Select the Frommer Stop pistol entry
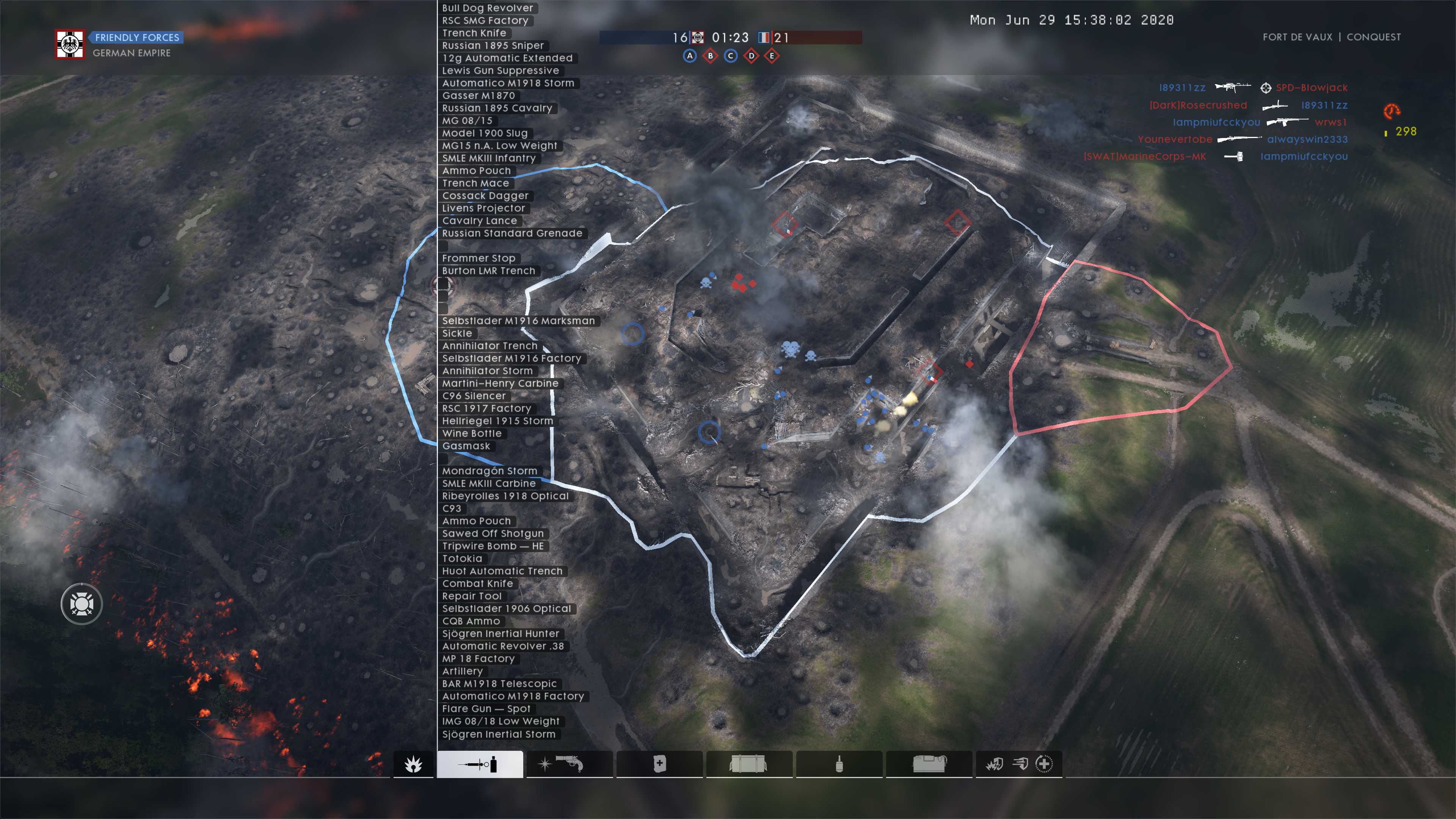The height and width of the screenshot is (819, 1456). 478,258
